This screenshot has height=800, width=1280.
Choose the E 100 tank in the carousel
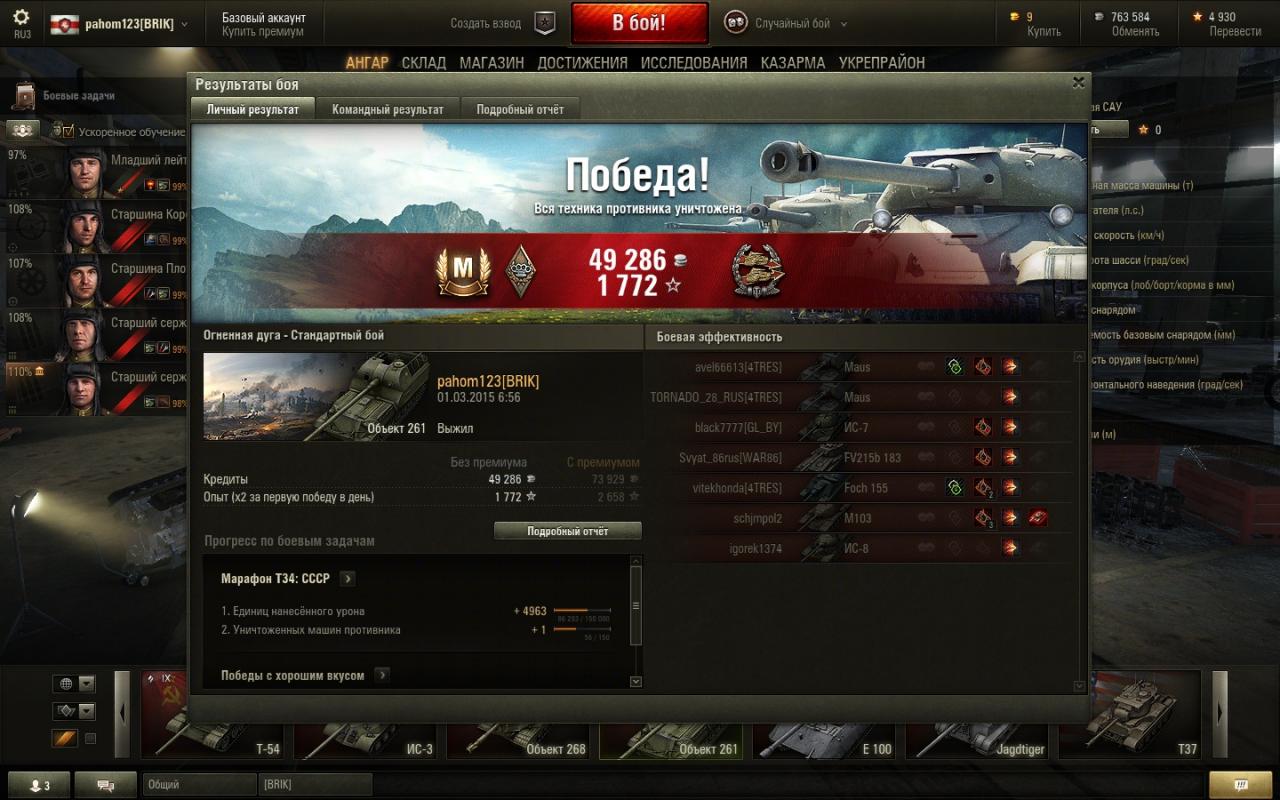click(826, 714)
